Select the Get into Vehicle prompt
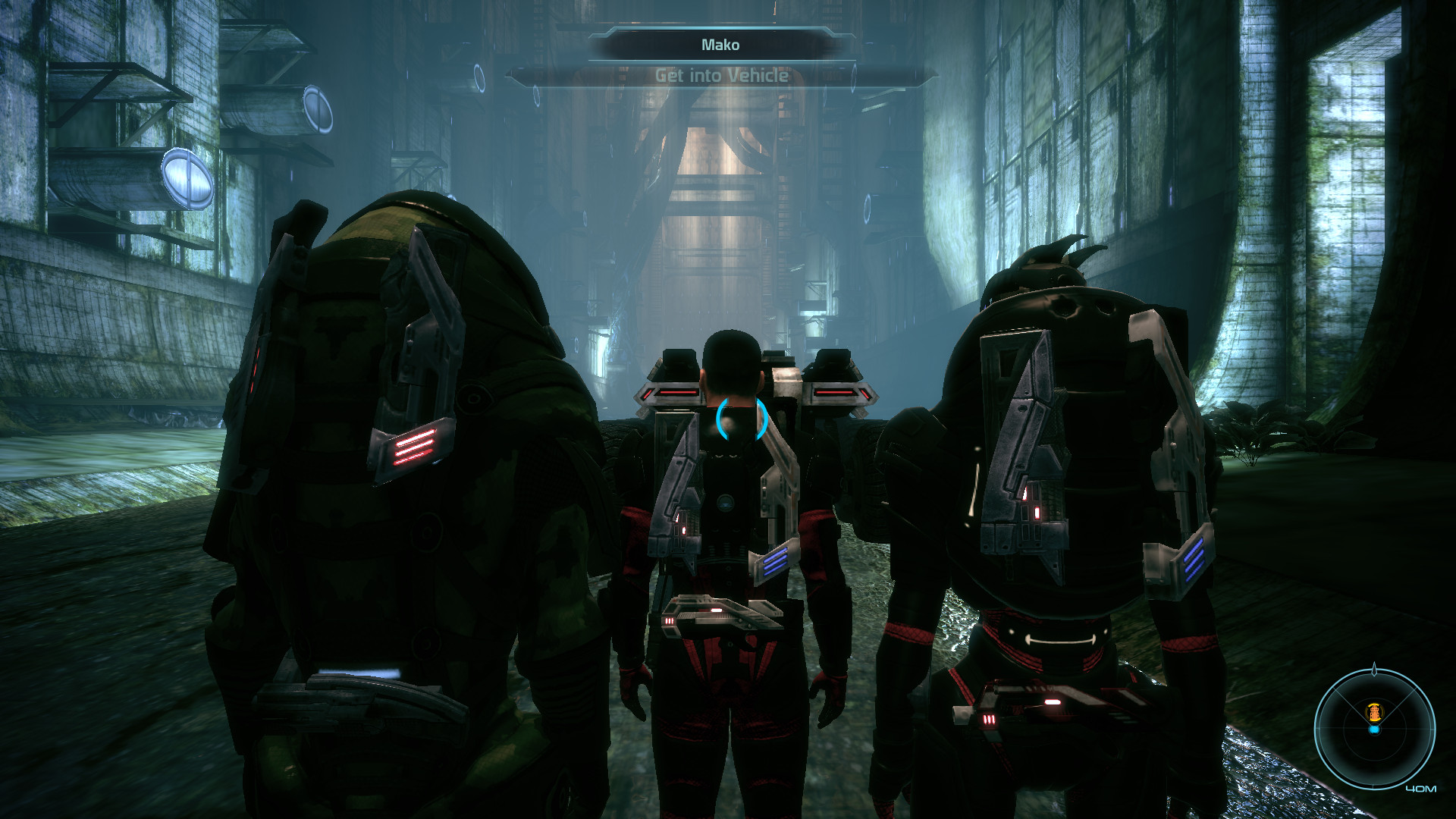Viewport: 1456px width, 819px height. (x=721, y=76)
